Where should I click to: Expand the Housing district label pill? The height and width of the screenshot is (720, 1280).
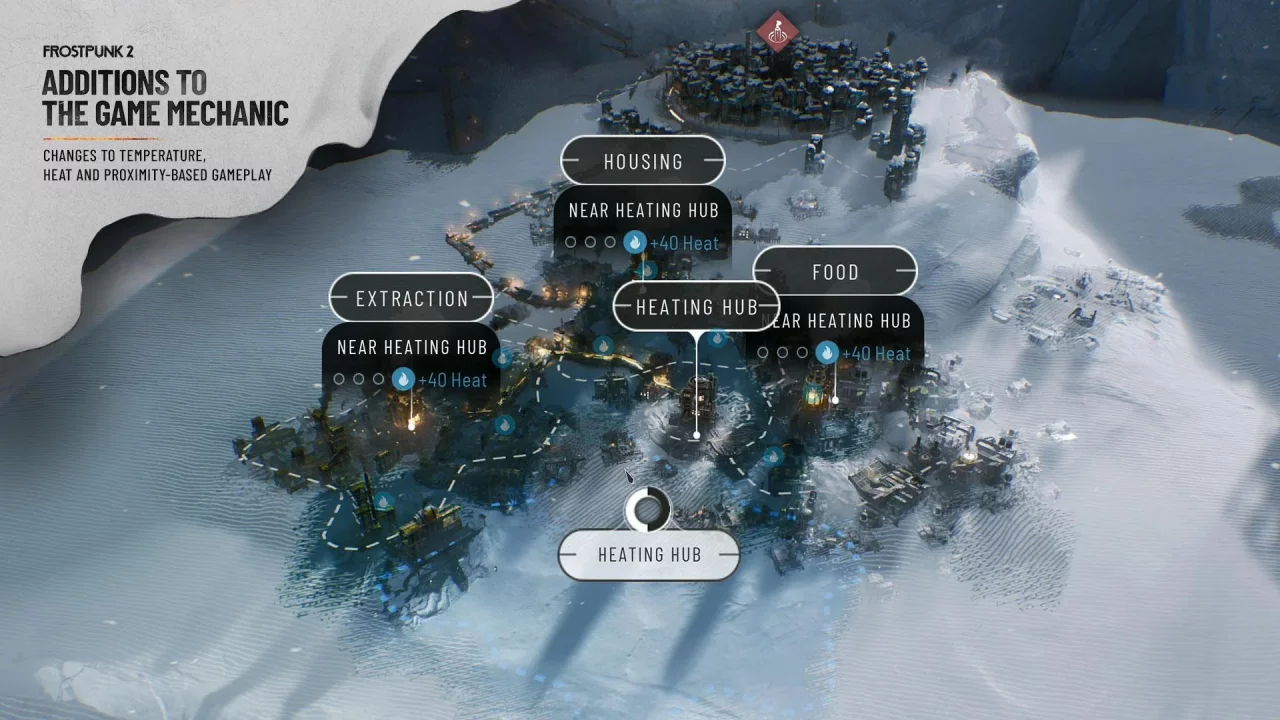(x=644, y=161)
